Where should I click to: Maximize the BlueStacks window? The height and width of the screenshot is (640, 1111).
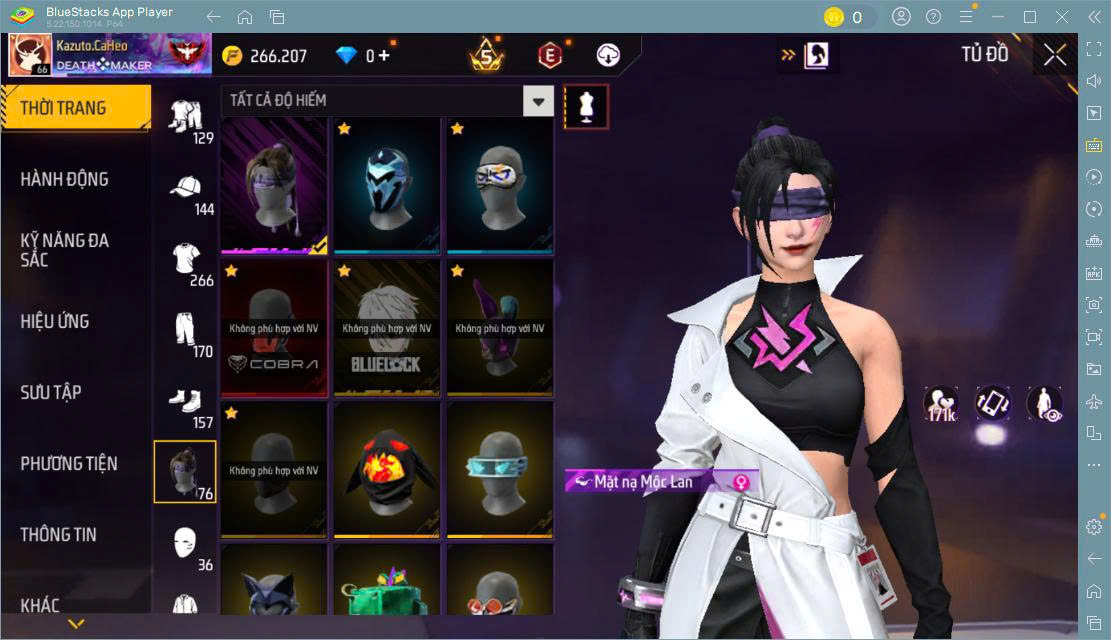click(x=1029, y=17)
